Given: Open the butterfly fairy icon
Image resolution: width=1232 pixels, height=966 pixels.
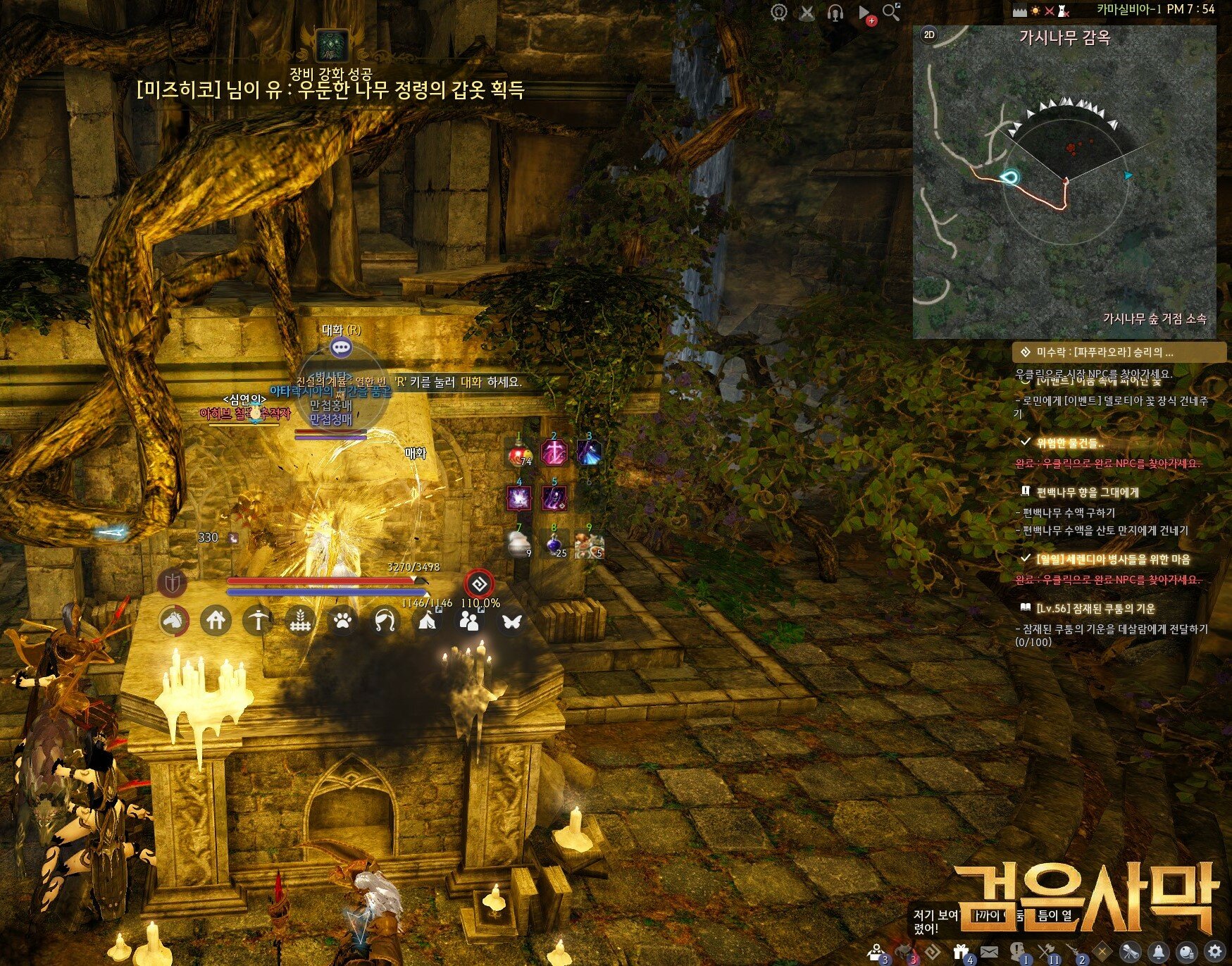Looking at the screenshot, I should pyautogui.click(x=511, y=621).
